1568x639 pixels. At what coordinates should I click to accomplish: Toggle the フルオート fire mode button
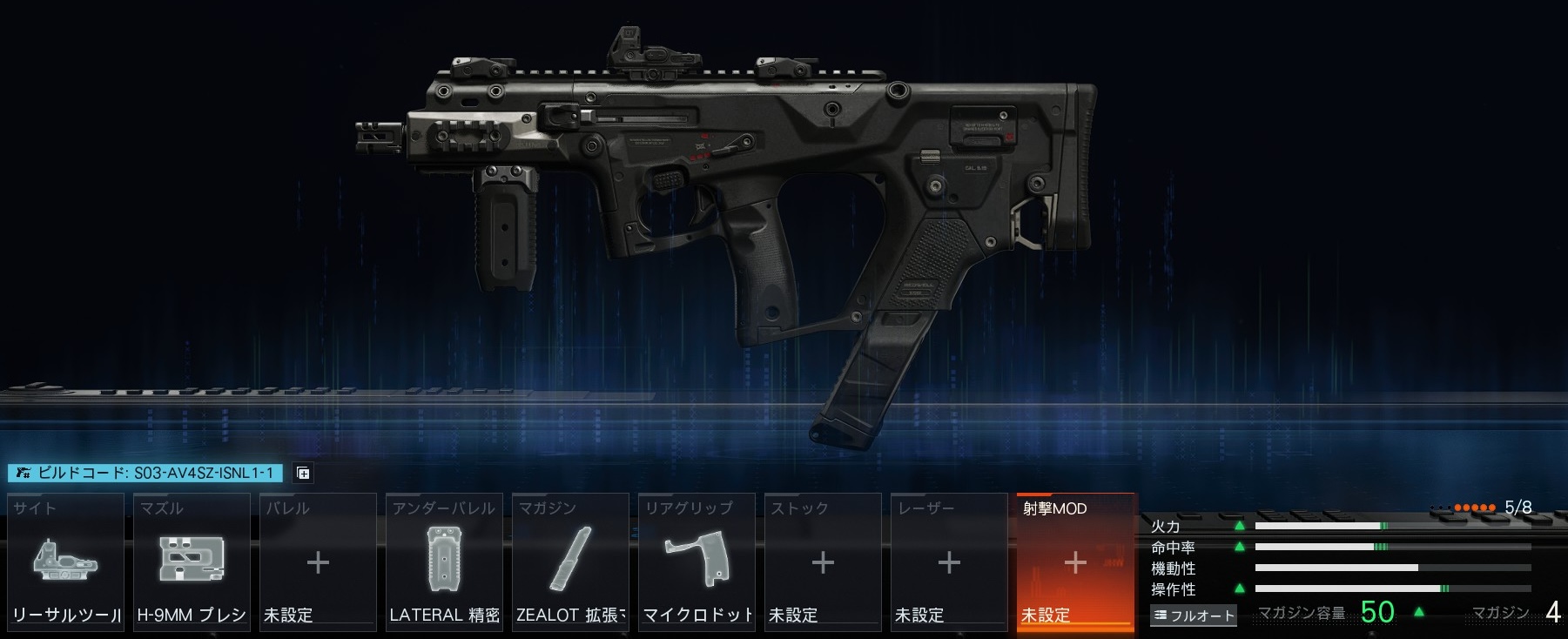point(1194,615)
